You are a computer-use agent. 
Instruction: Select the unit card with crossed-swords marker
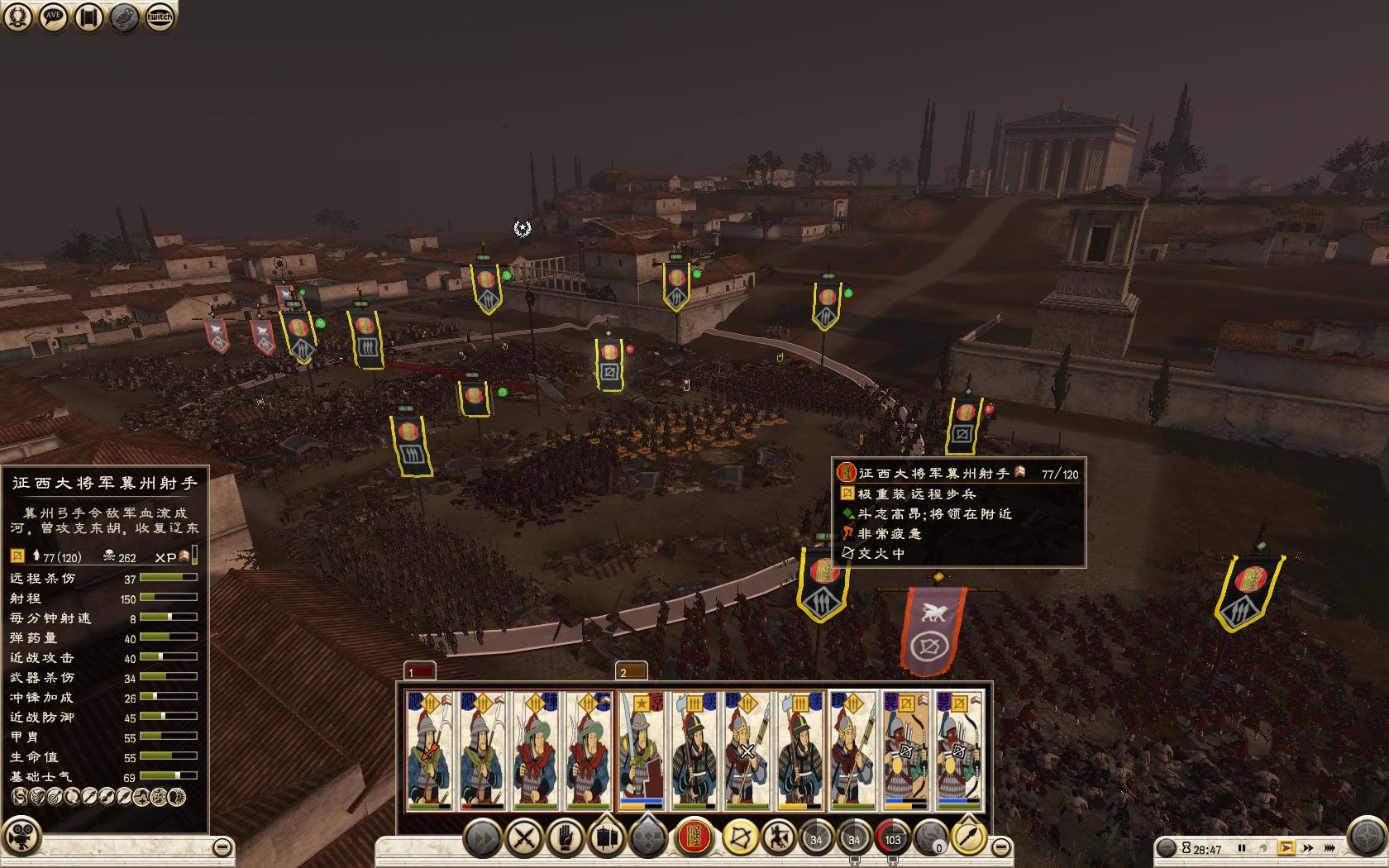pos(747,751)
